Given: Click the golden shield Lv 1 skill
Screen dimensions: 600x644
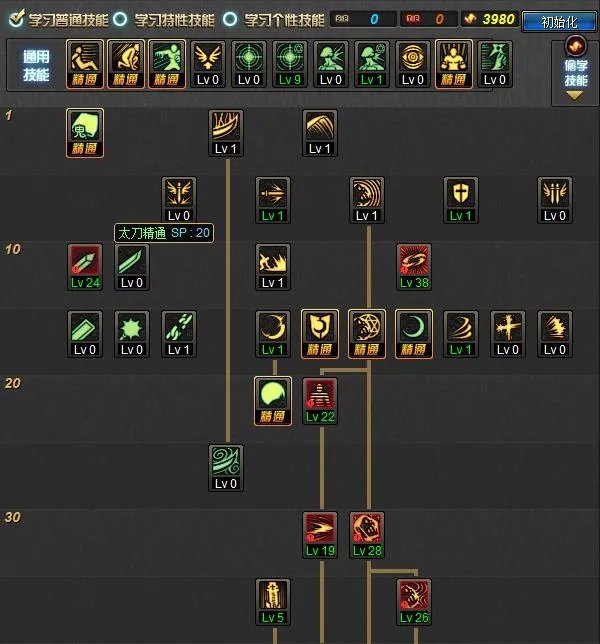Looking at the screenshot, I should pyautogui.click(x=460, y=194).
